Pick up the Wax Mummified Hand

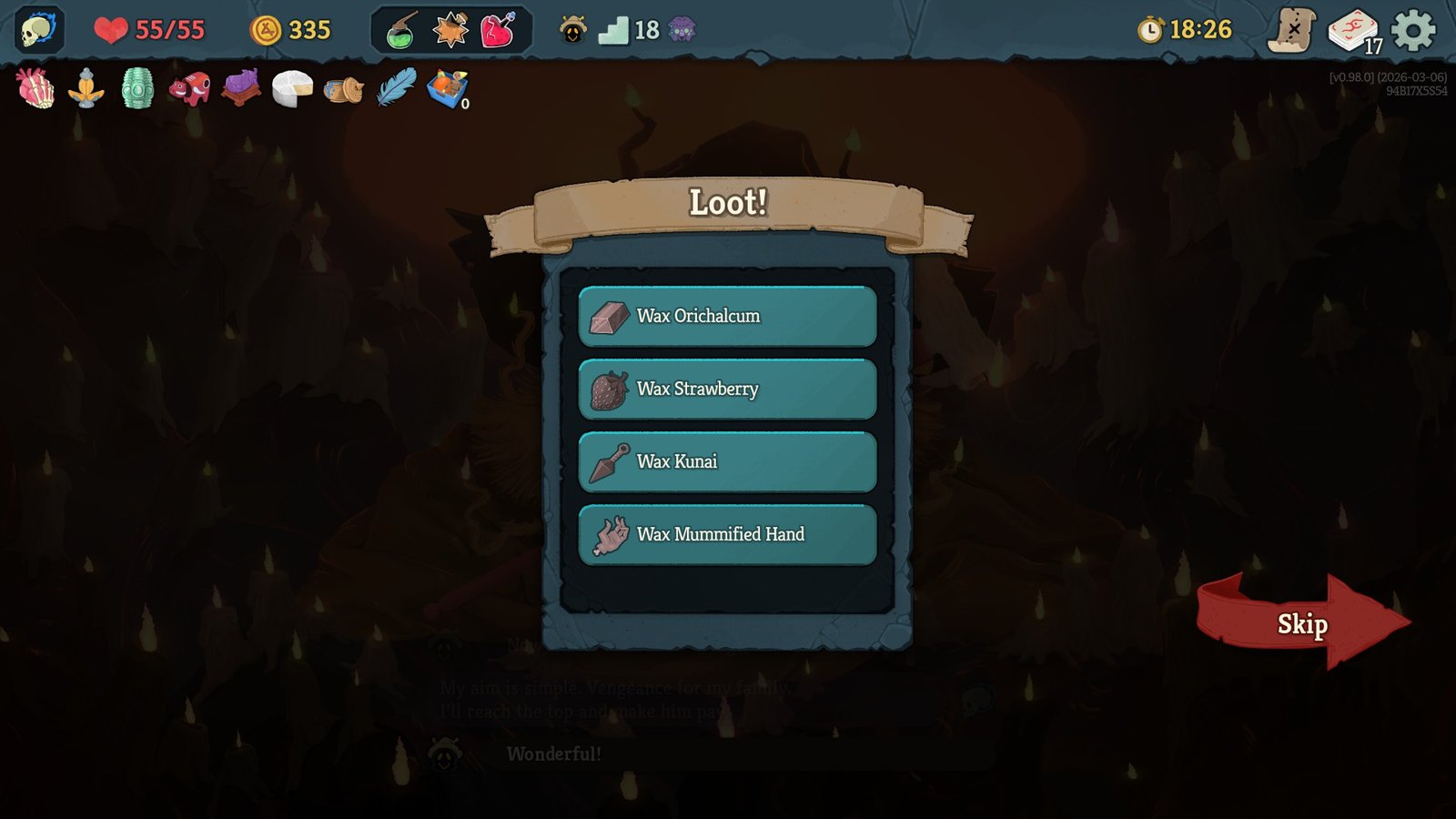click(726, 534)
